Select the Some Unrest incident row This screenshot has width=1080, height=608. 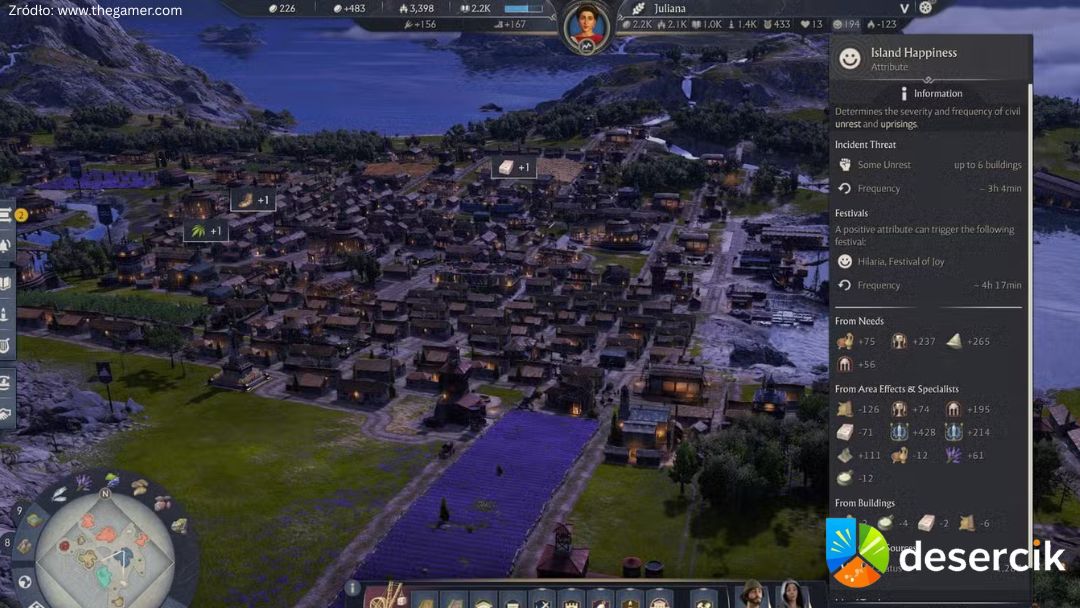pyautogui.click(x=884, y=165)
